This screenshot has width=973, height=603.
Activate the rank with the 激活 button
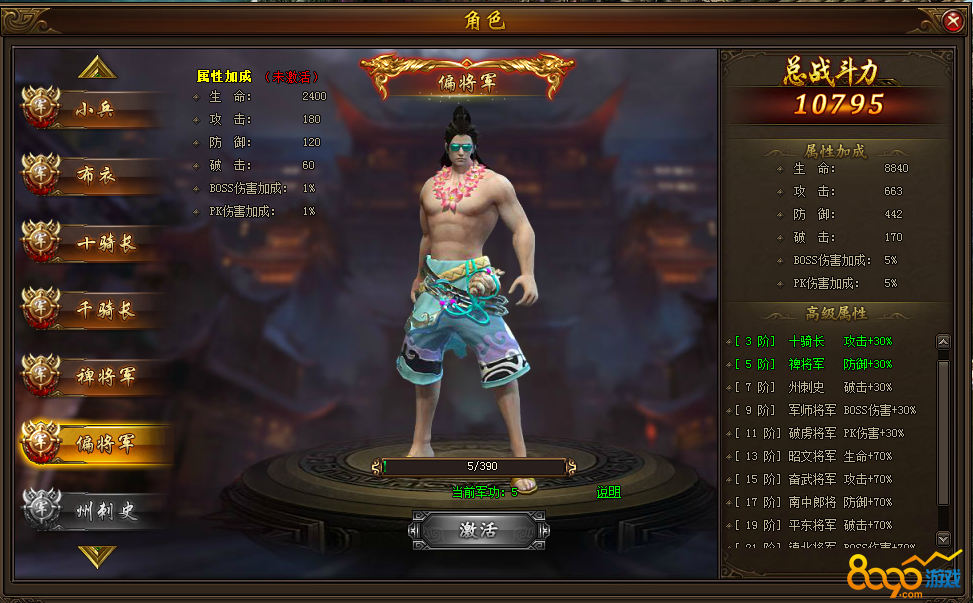coord(477,530)
